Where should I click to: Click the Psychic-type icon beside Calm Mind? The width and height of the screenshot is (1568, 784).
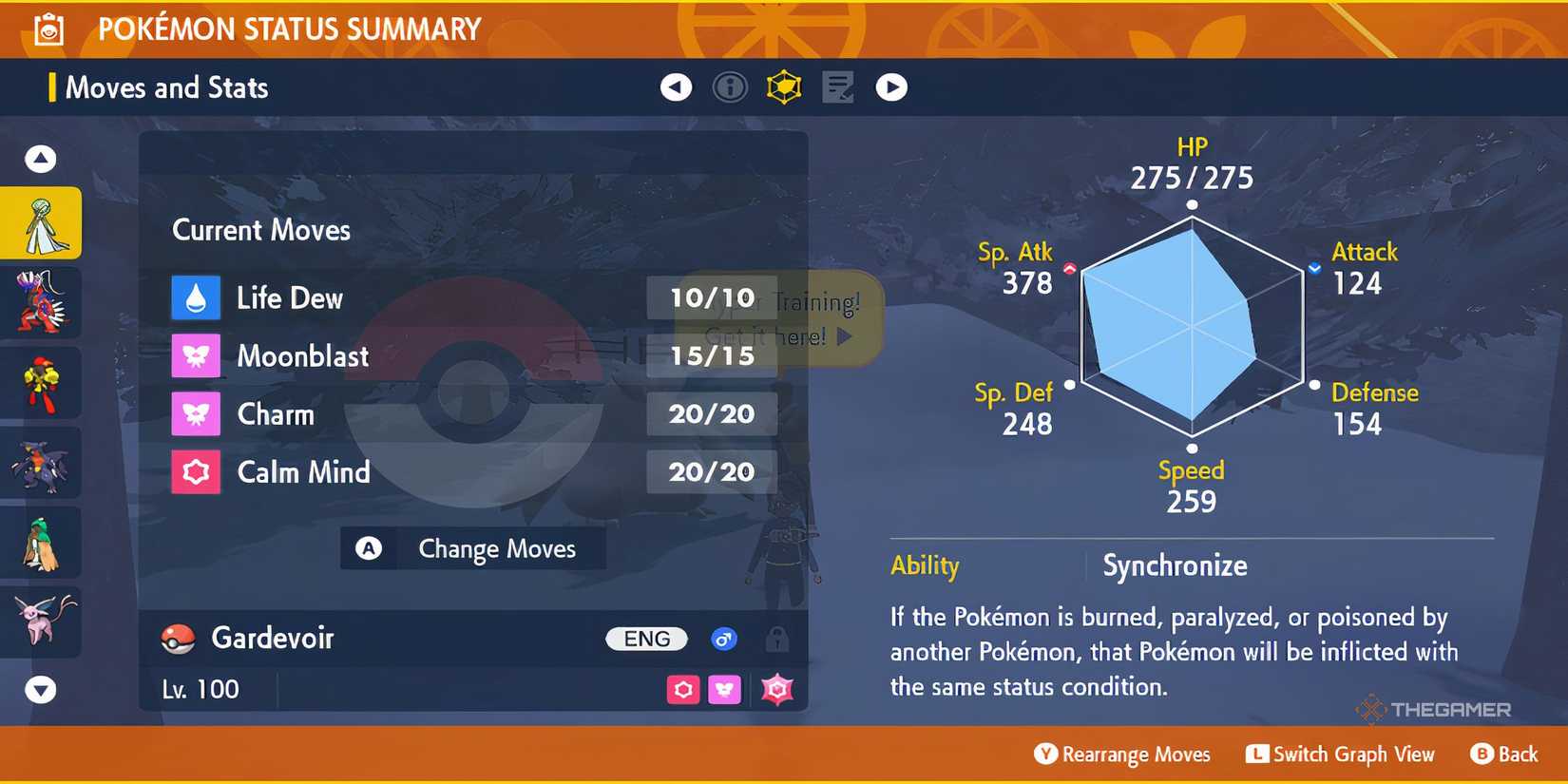click(196, 472)
